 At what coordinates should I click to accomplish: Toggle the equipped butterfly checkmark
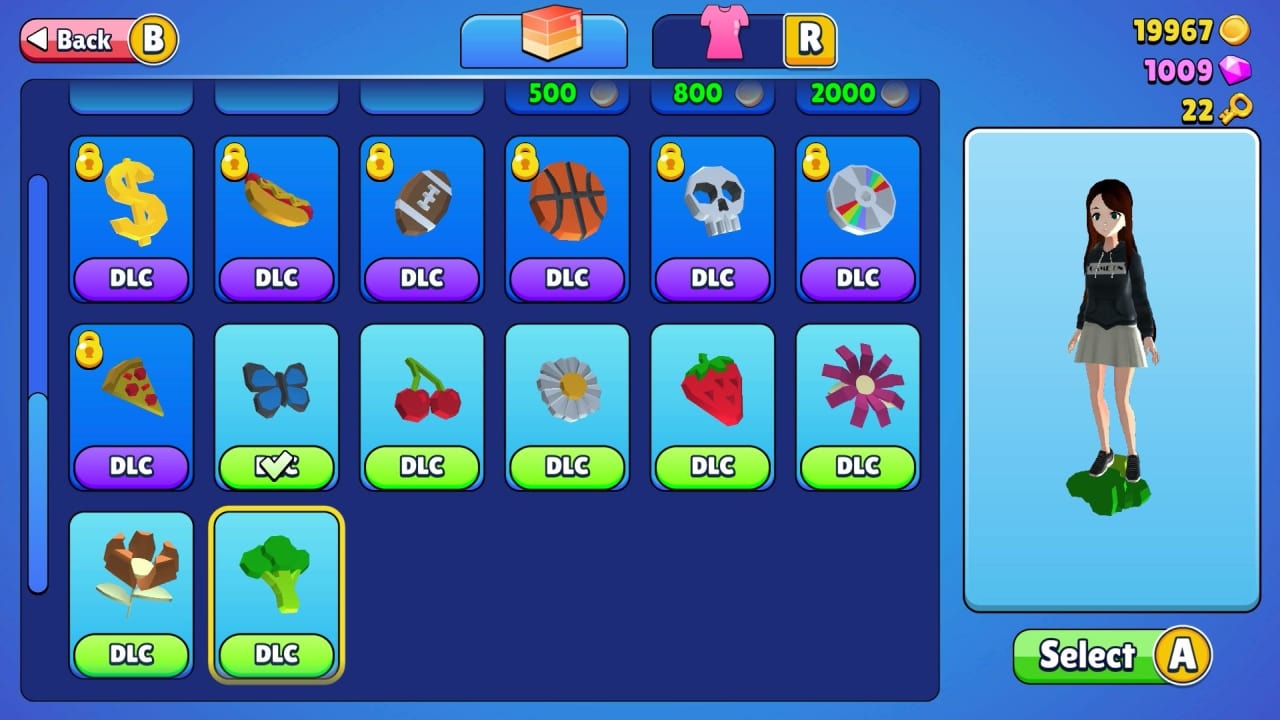(x=276, y=464)
